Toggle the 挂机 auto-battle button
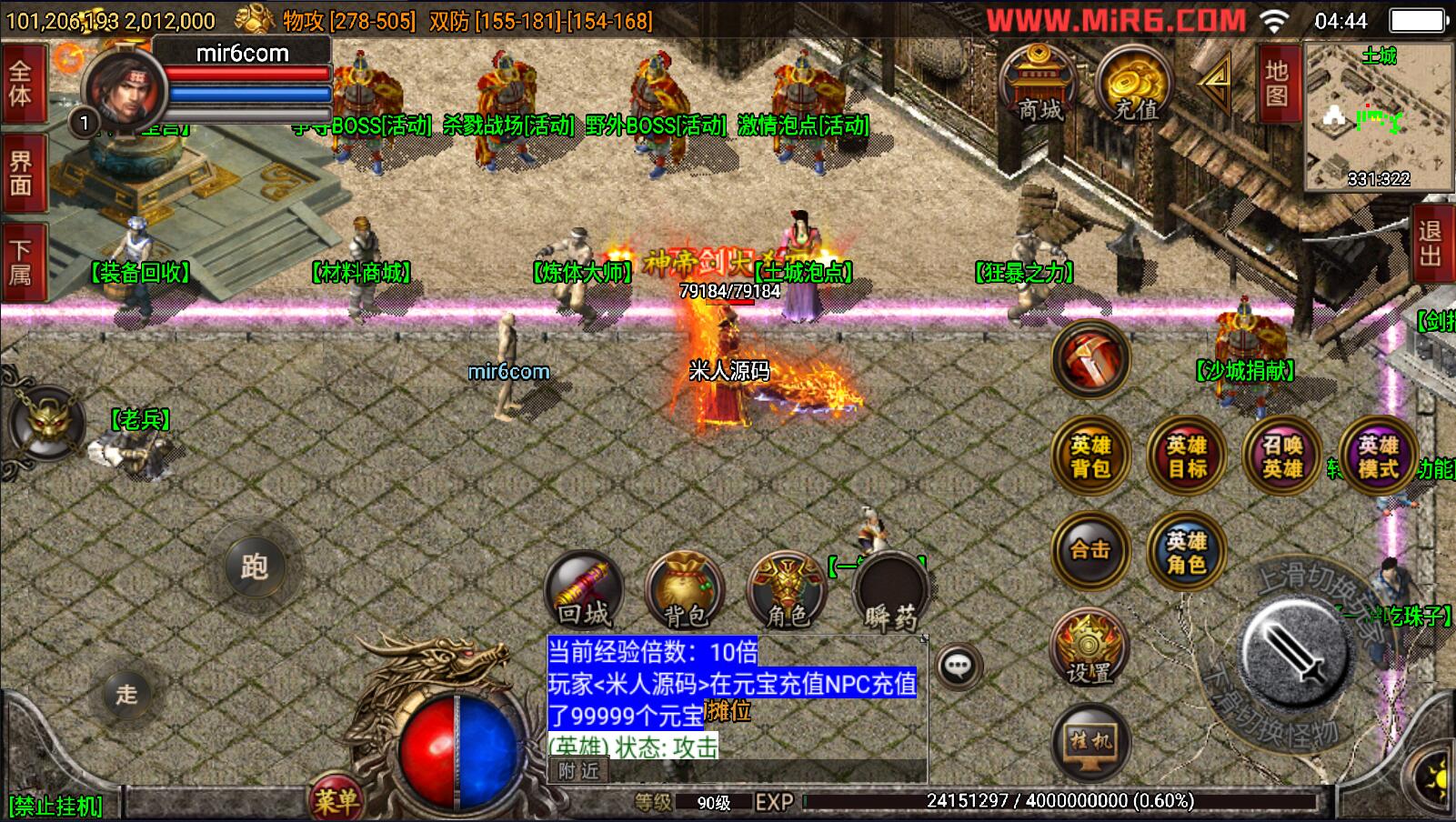Screen dimensions: 1456x822 pos(1089,742)
